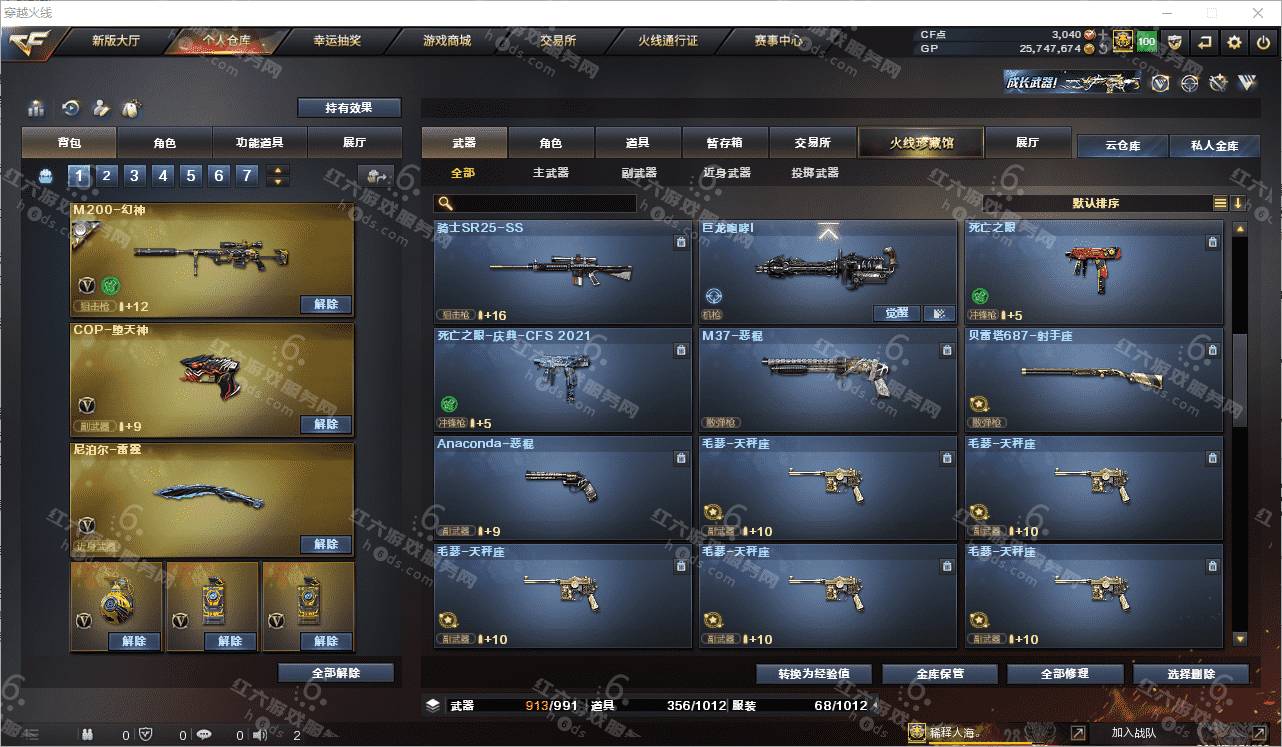This screenshot has width=1282, height=747.
Task: Click 觉醒 on the 巨龙咆哮 machine gun
Action: coord(896,313)
